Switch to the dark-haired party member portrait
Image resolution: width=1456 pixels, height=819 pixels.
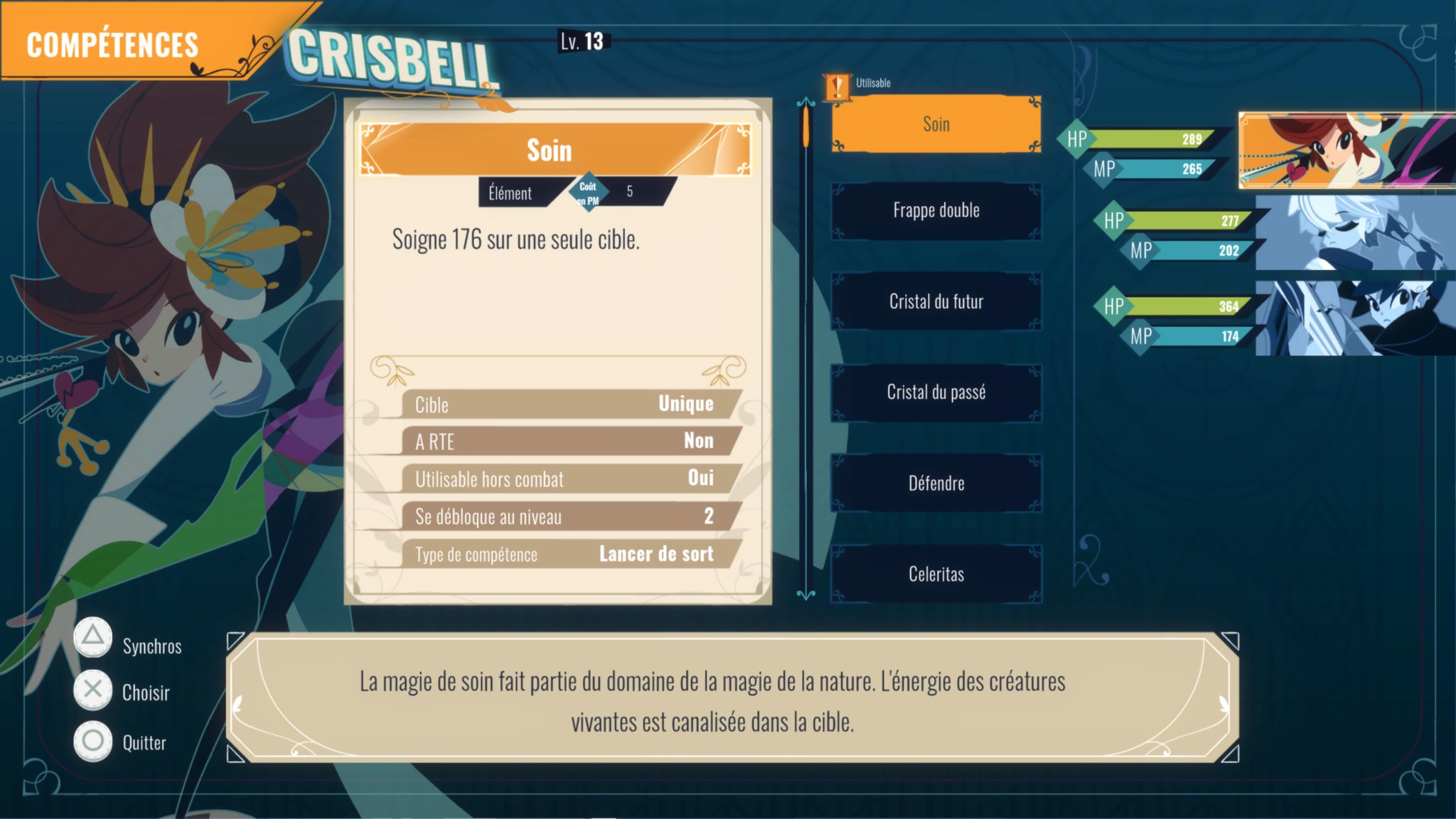tap(1354, 318)
